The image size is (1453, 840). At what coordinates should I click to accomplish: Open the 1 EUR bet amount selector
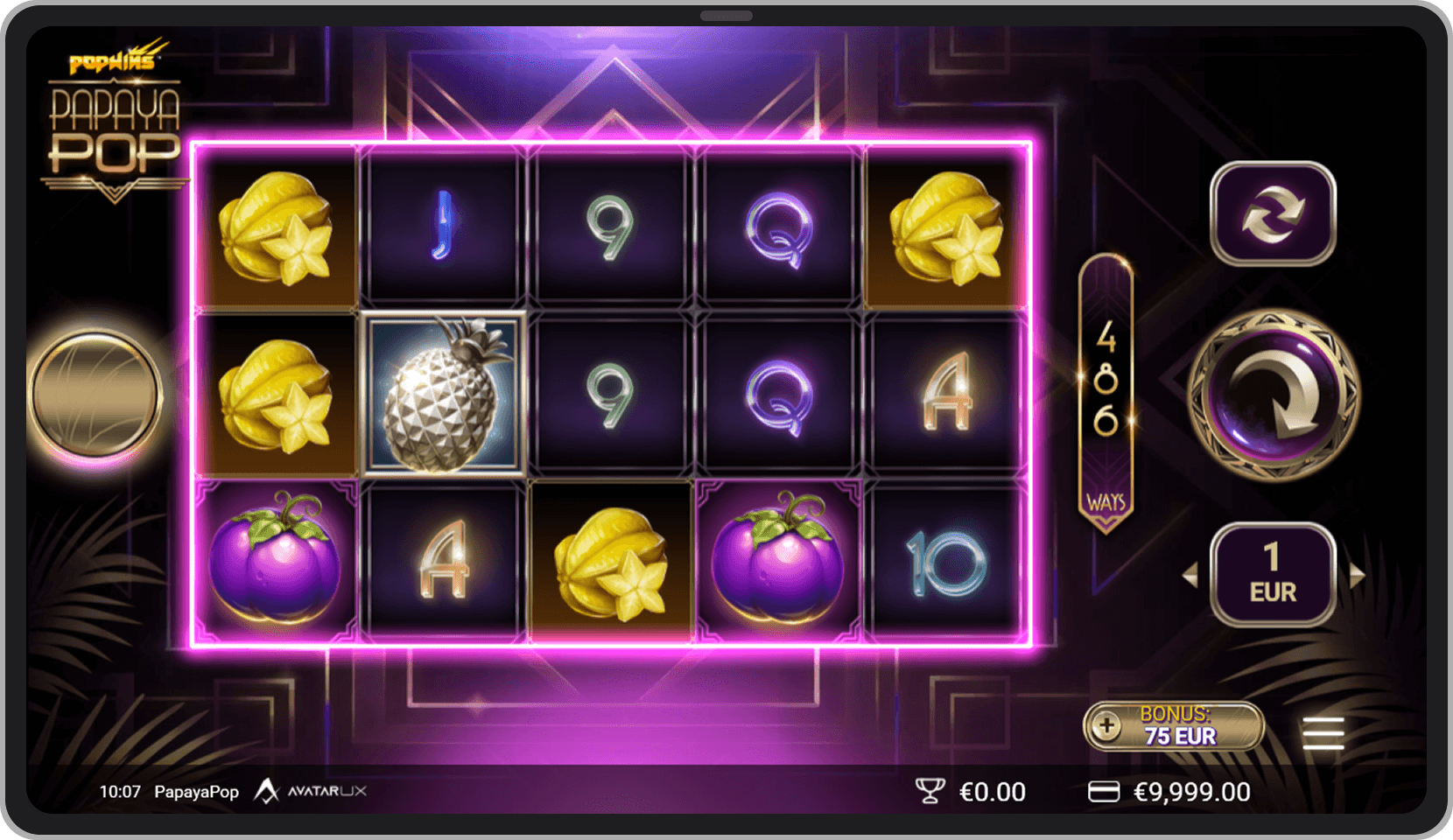click(x=1274, y=573)
